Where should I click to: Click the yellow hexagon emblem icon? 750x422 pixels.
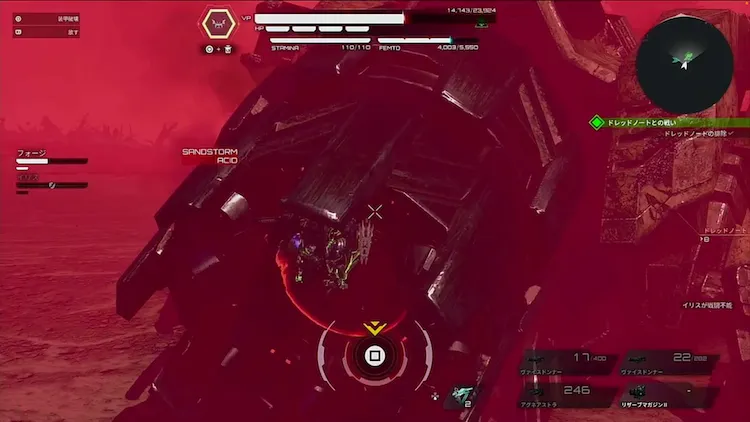218,23
